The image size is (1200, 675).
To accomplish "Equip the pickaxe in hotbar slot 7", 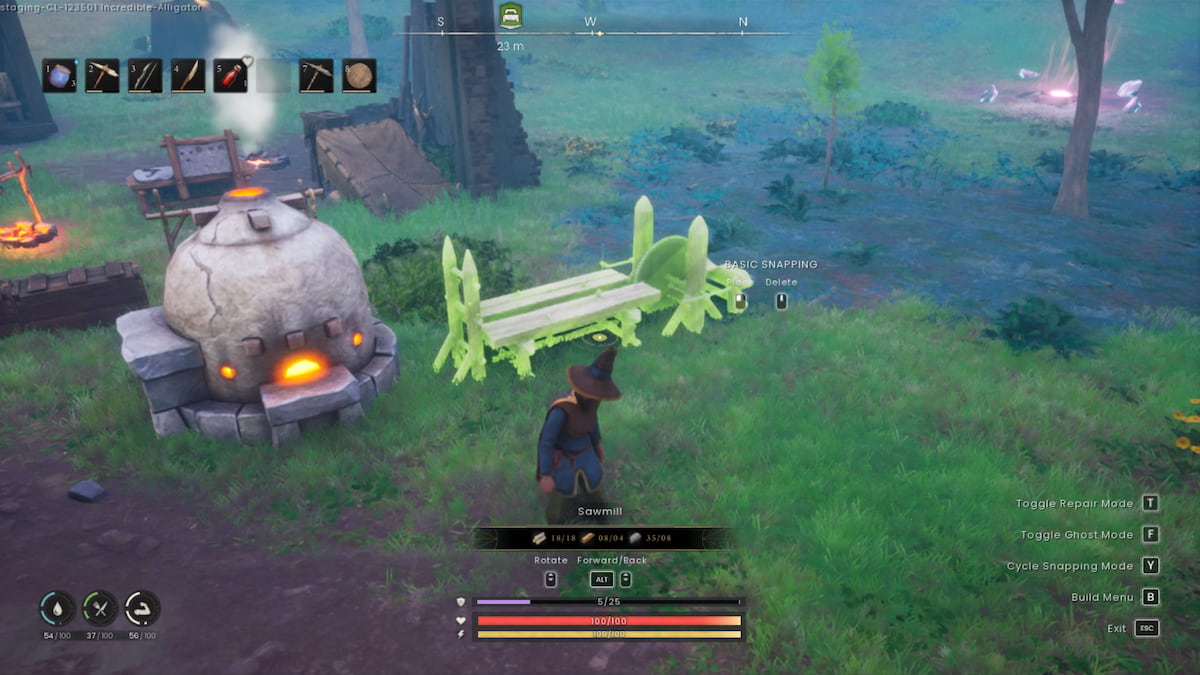I will [316, 76].
